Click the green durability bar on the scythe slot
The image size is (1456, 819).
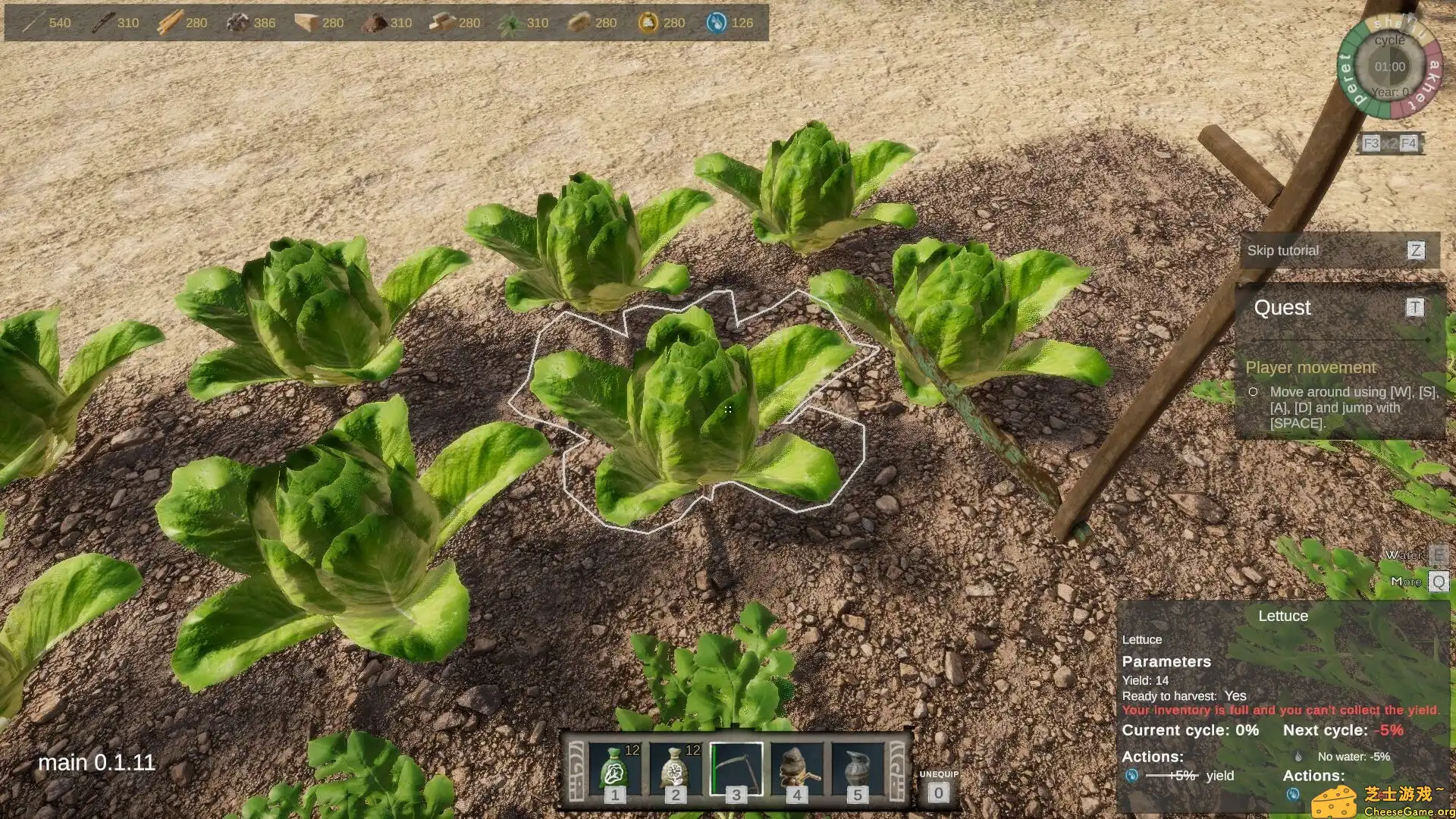(714, 768)
